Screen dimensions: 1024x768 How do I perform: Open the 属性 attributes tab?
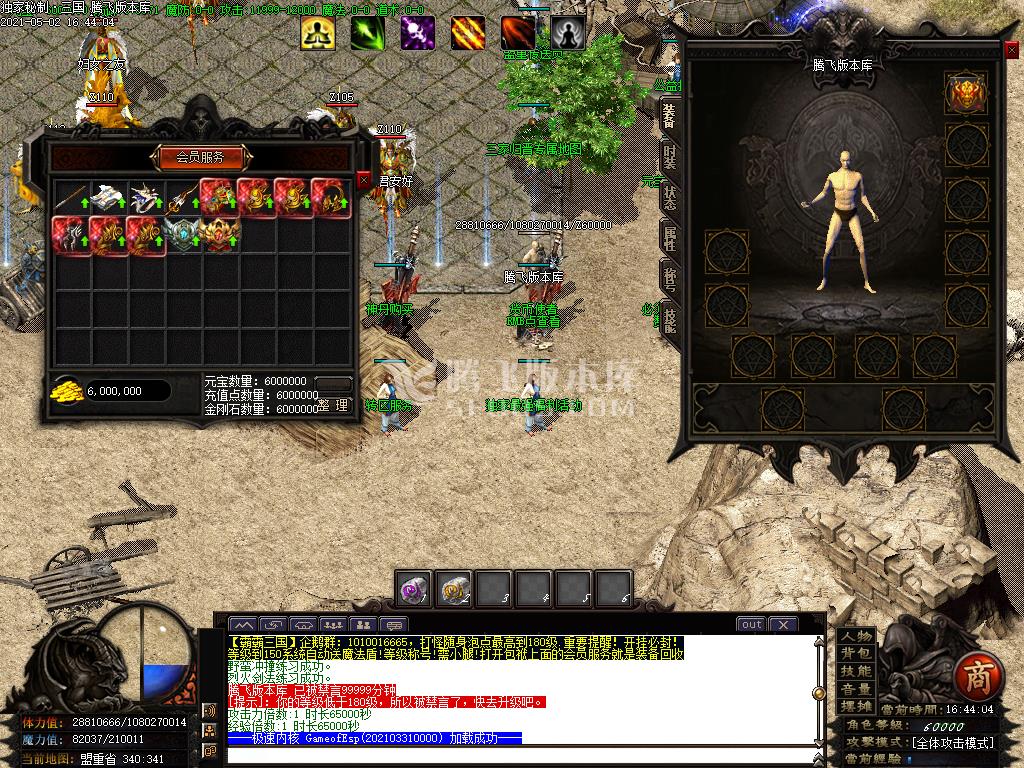coord(669,239)
